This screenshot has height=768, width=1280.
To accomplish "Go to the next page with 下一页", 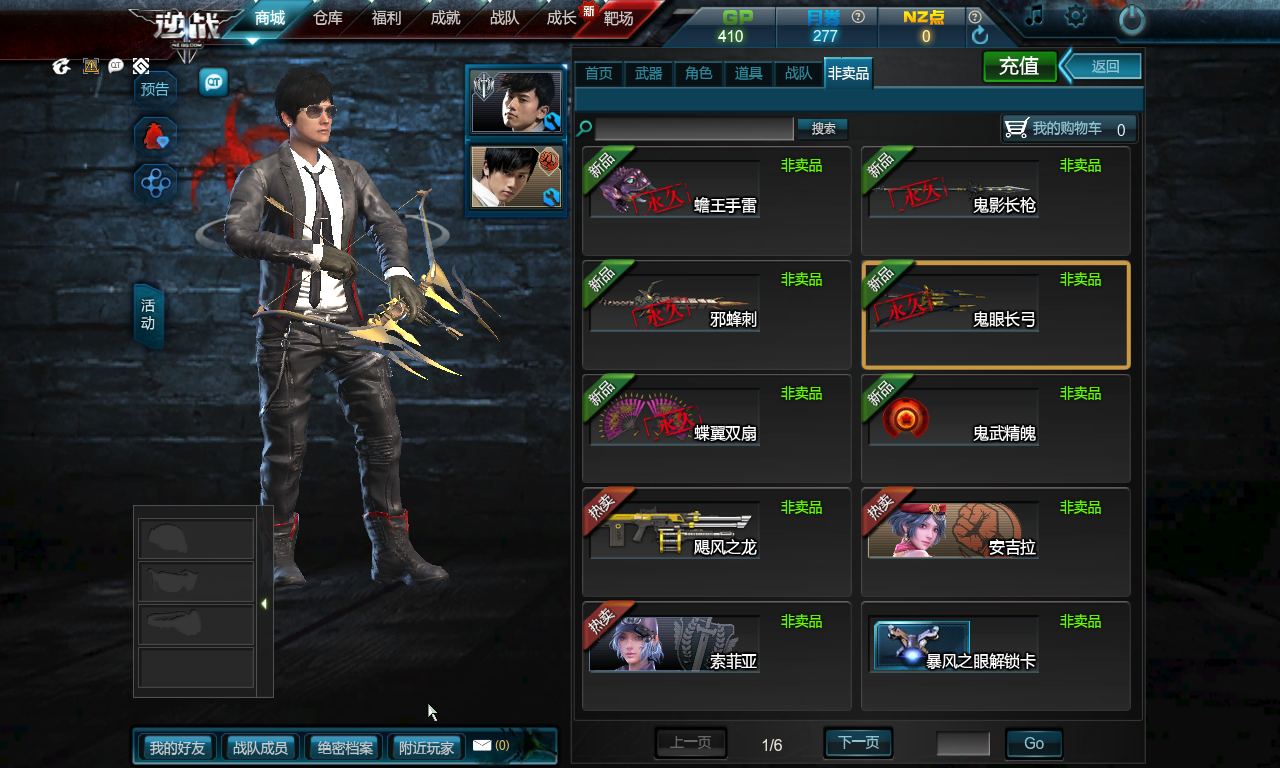I will click(x=858, y=743).
